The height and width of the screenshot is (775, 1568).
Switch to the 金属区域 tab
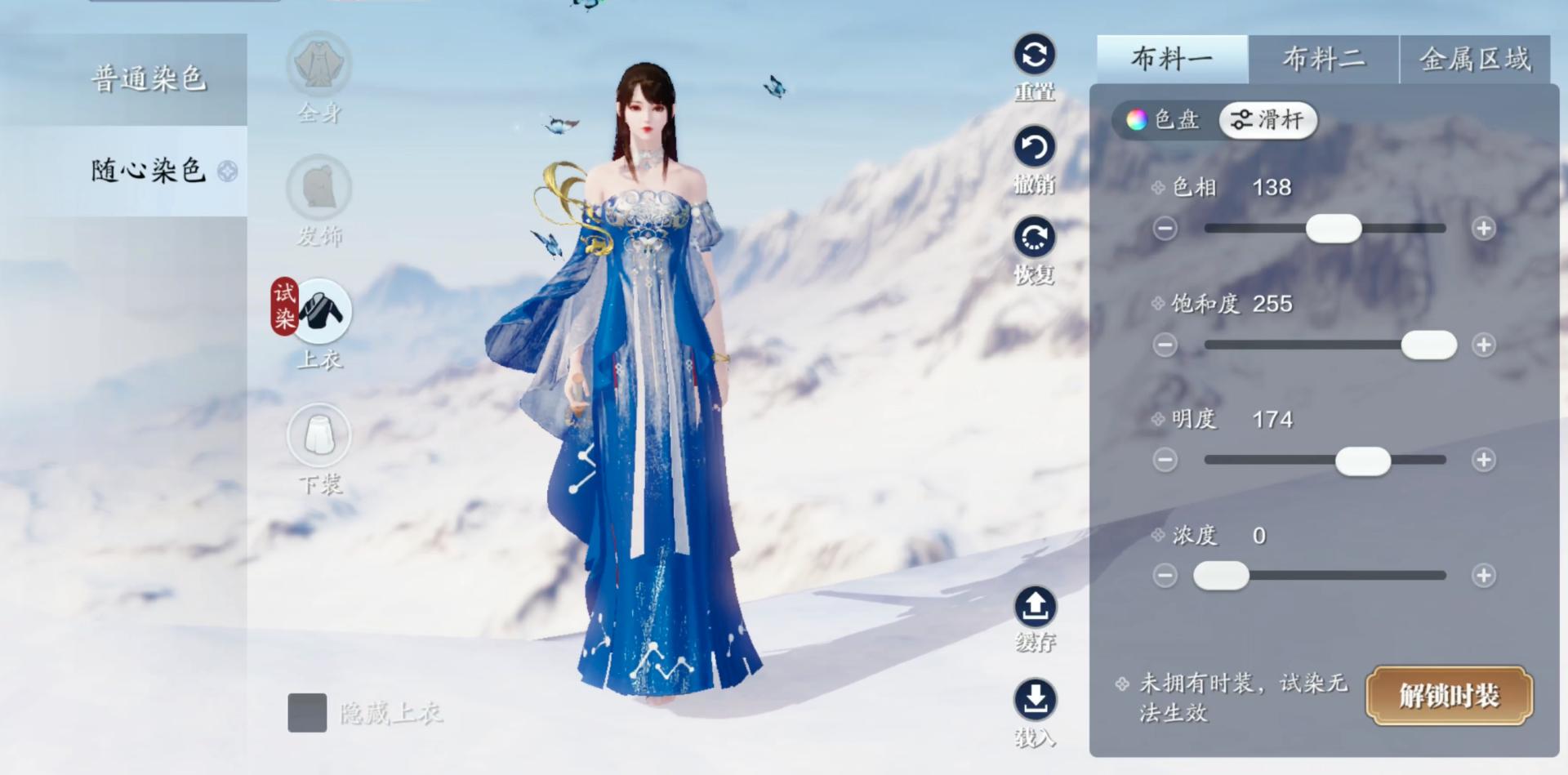(x=1475, y=59)
